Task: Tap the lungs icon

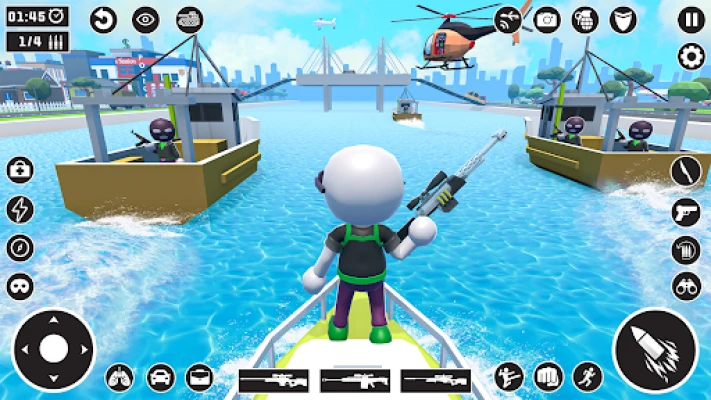Action: [x=119, y=378]
